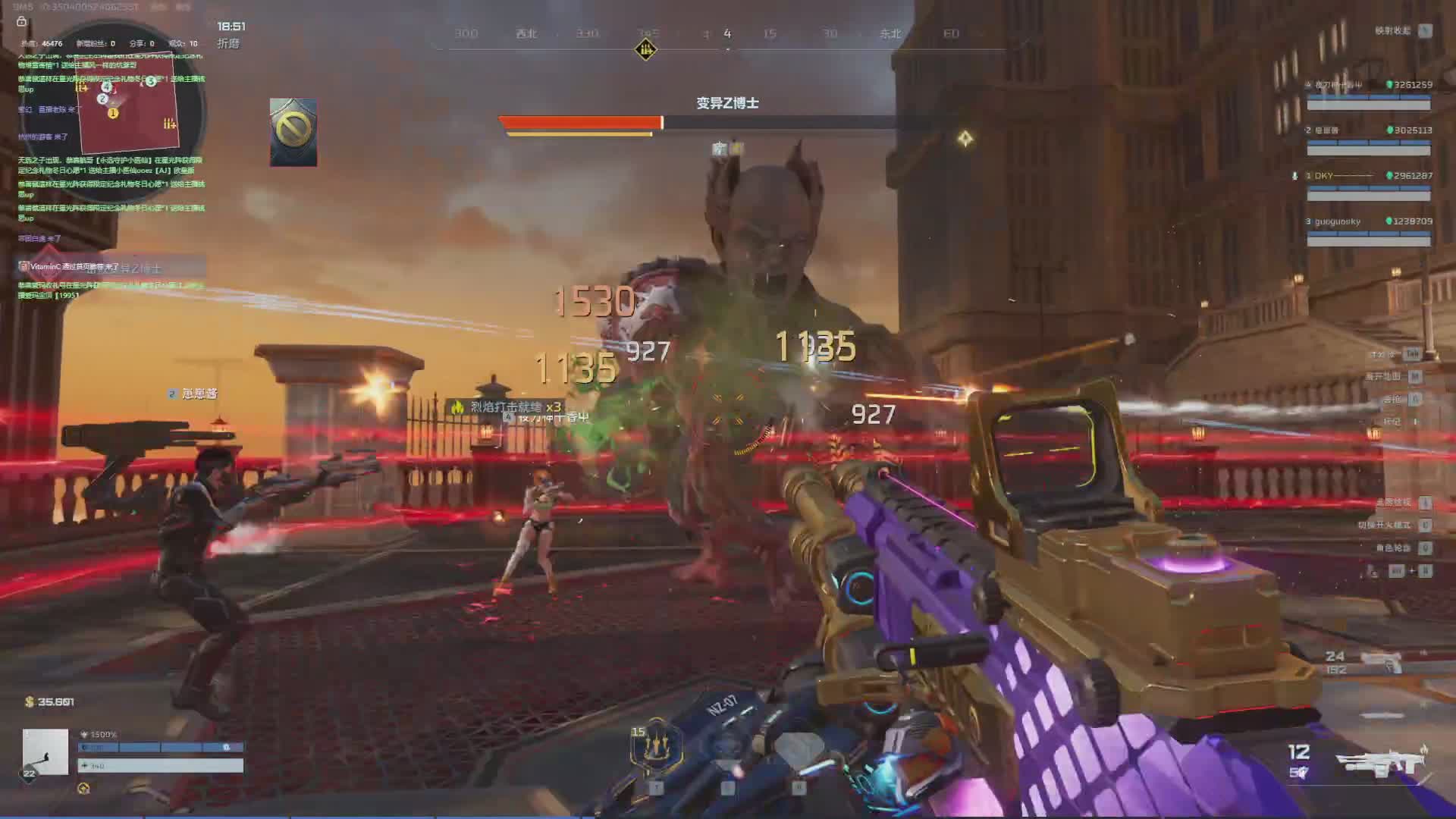This screenshot has height=819, width=1456.
Task: Click the gold buff icon below the health bars
Action: 83,789
